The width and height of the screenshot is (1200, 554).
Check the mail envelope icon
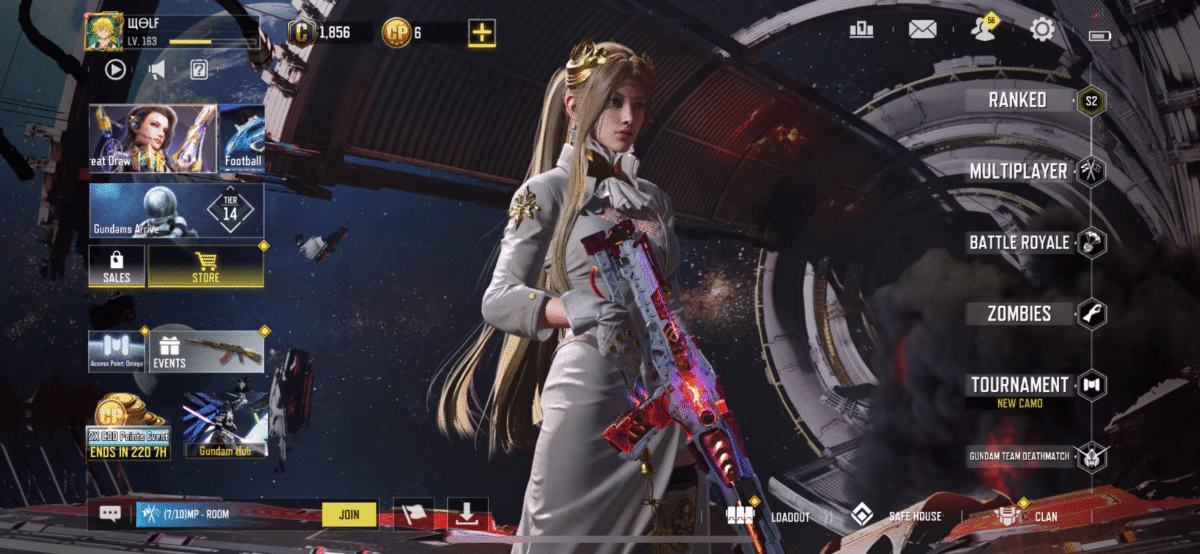coord(921,30)
